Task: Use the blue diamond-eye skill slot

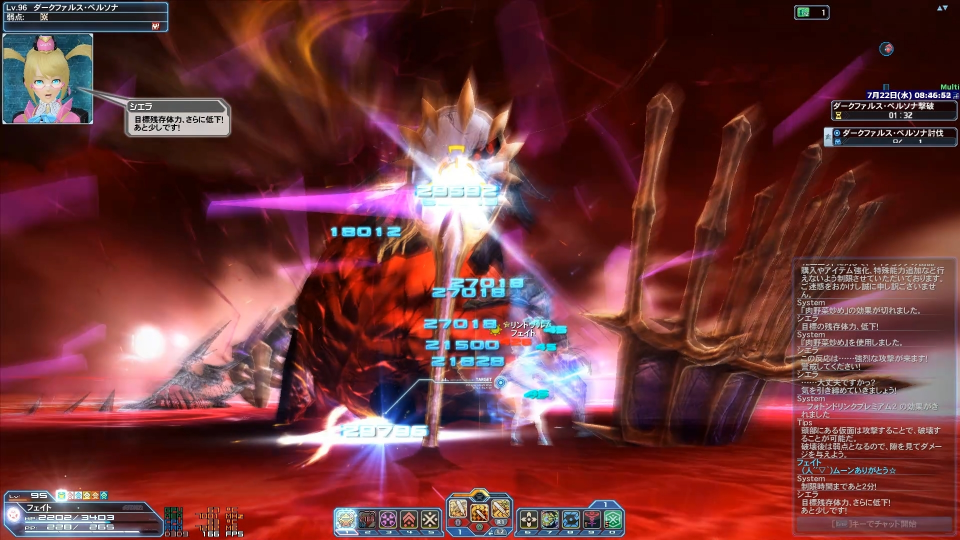Action: [571, 519]
